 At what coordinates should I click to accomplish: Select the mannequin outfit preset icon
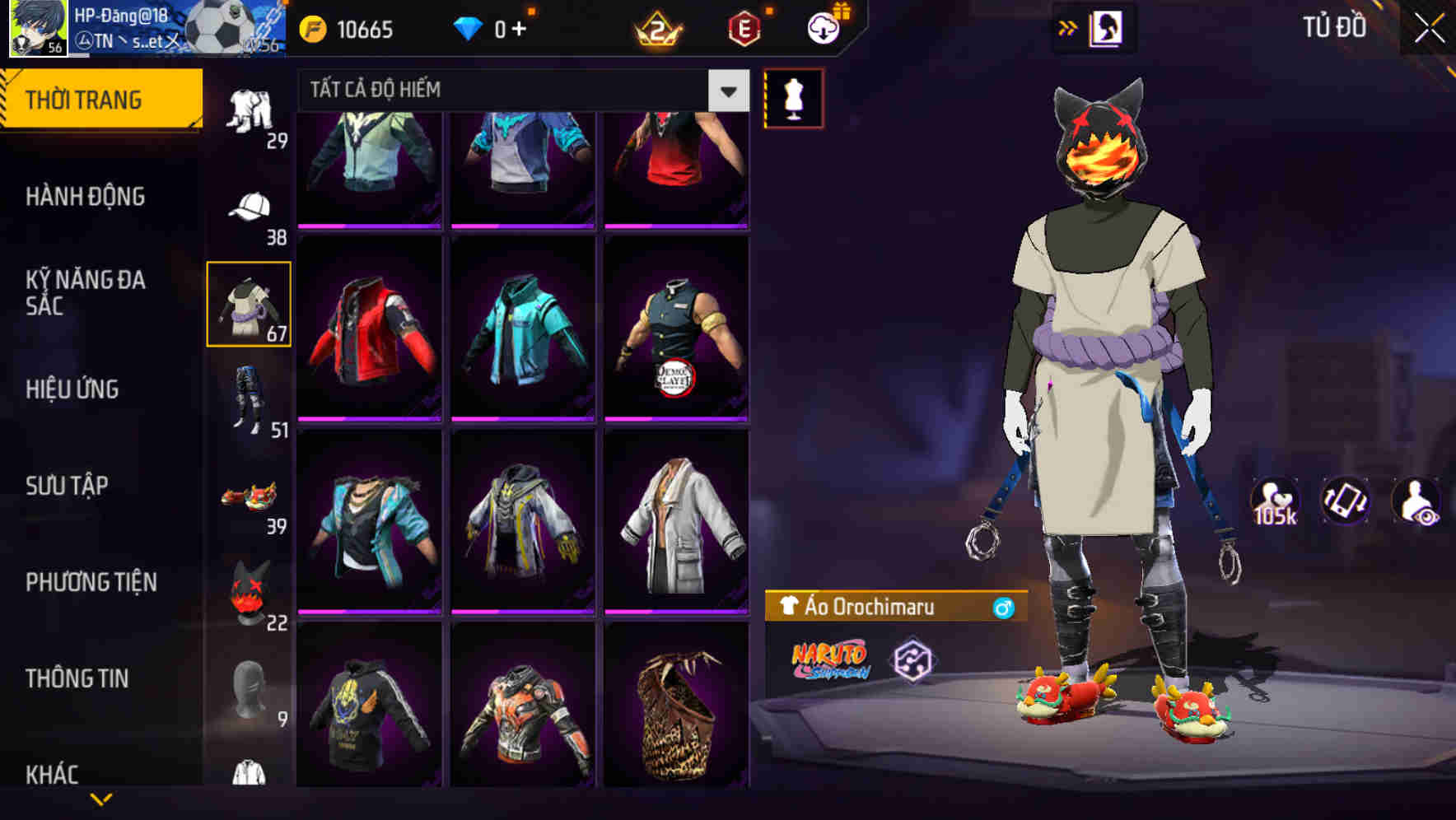coord(795,99)
